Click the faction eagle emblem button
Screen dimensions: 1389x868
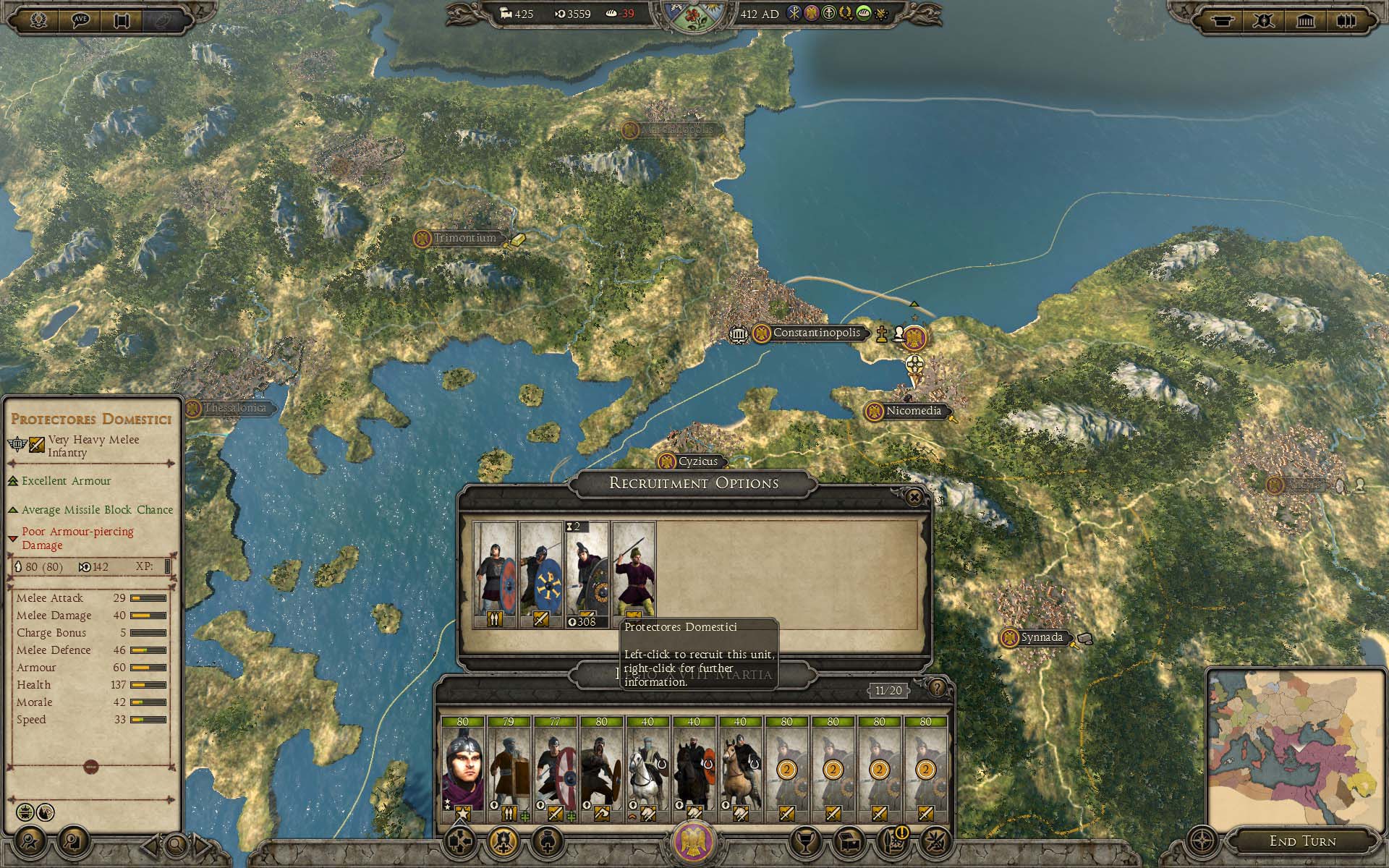click(694, 841)
